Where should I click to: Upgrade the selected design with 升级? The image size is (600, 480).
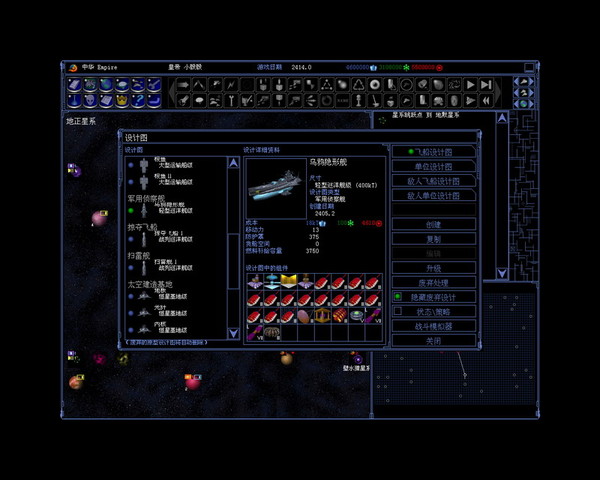433,269
